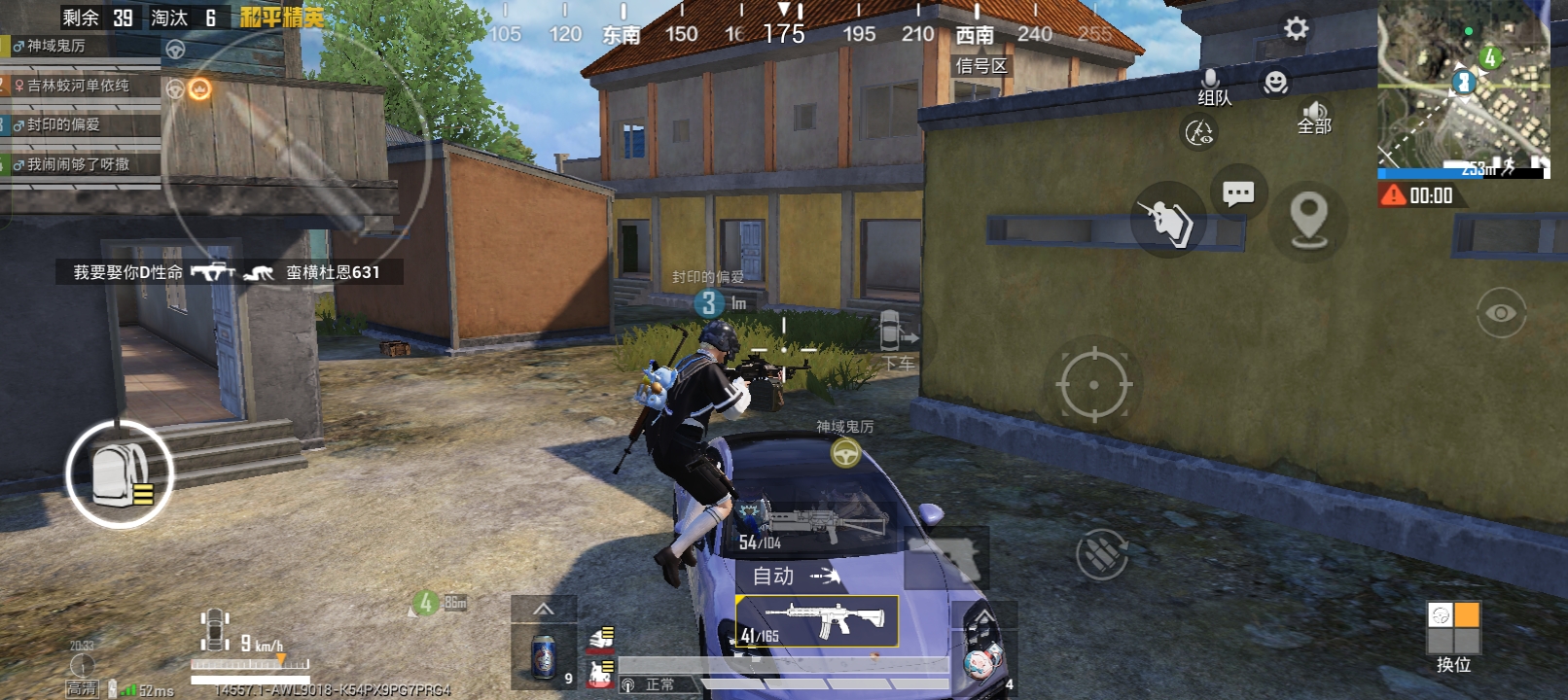Open the quick chat message bubble
1568x700 pixels.
[x=1238, y=193]
